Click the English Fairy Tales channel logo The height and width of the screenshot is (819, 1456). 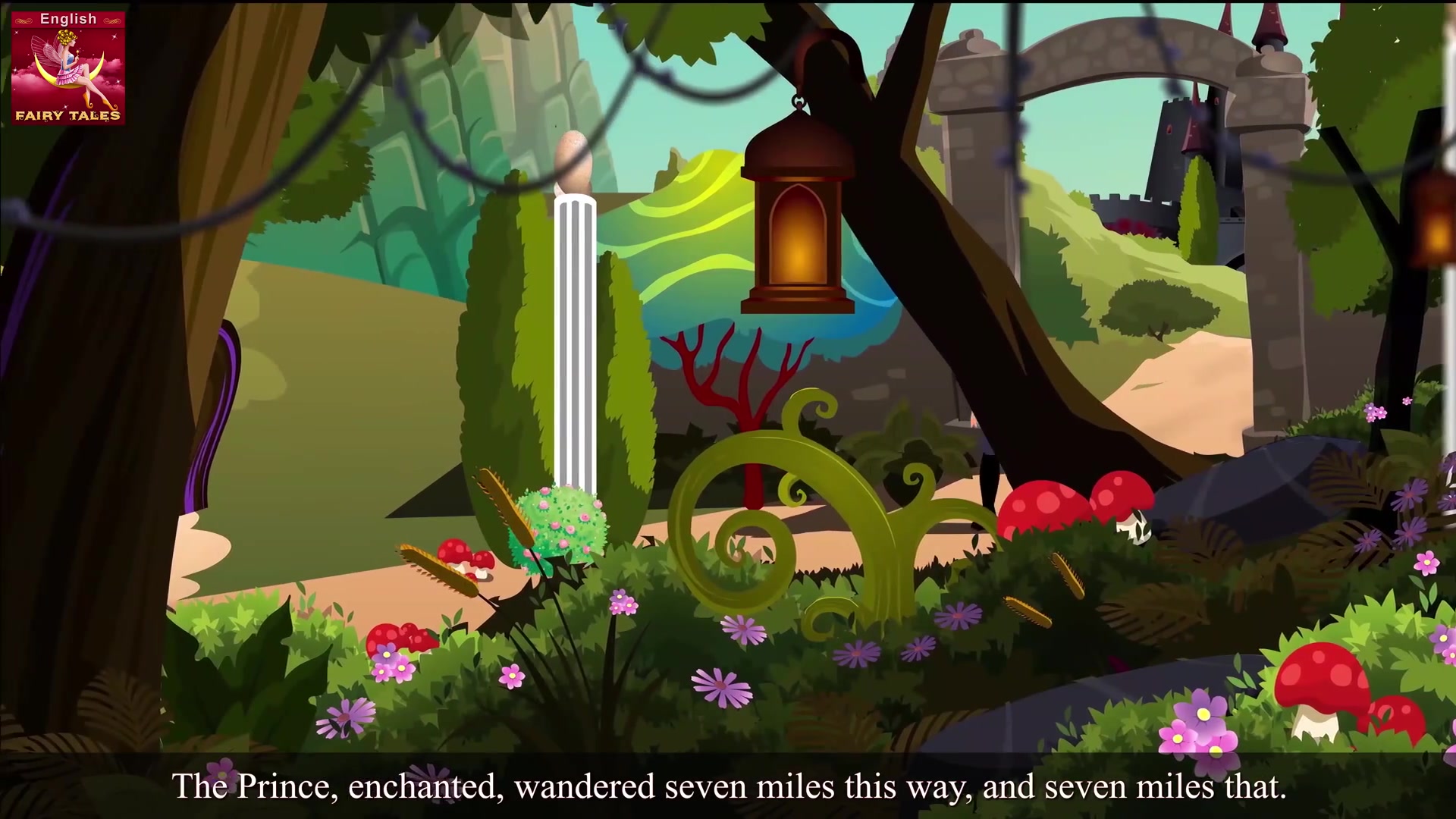tap(68, 67)
